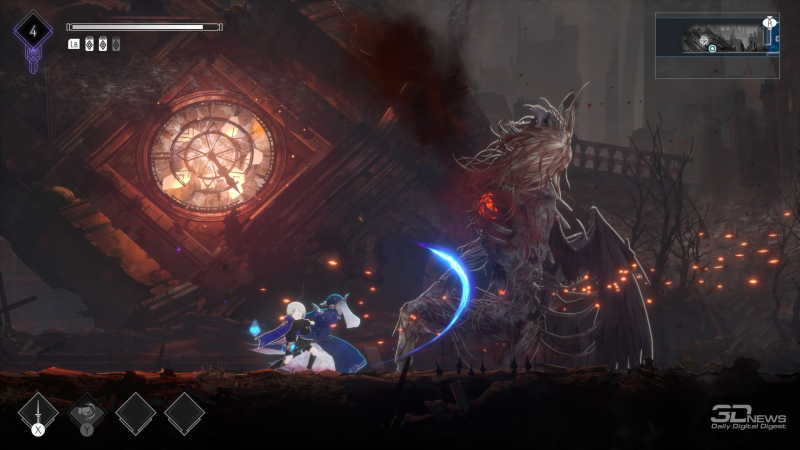Select the sword attack skill slot

coord(37,411)
